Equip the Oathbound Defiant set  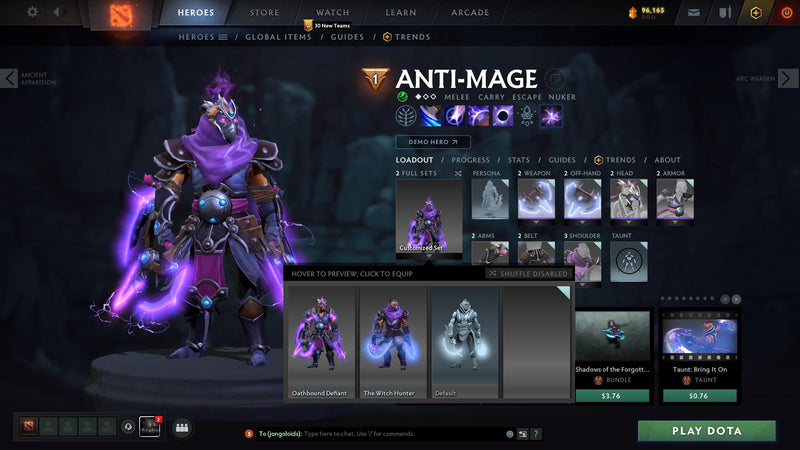tap(320, 343)
